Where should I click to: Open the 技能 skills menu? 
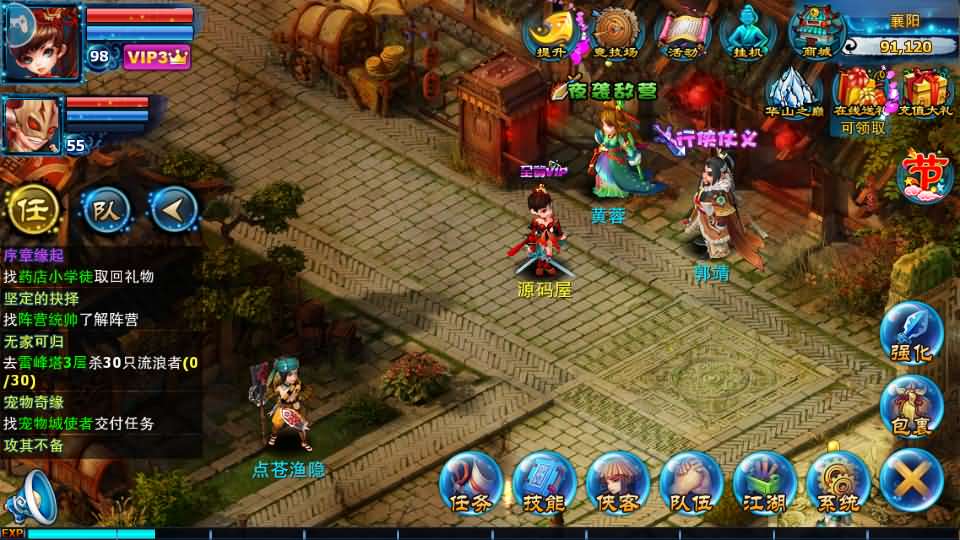click(544, 481)
